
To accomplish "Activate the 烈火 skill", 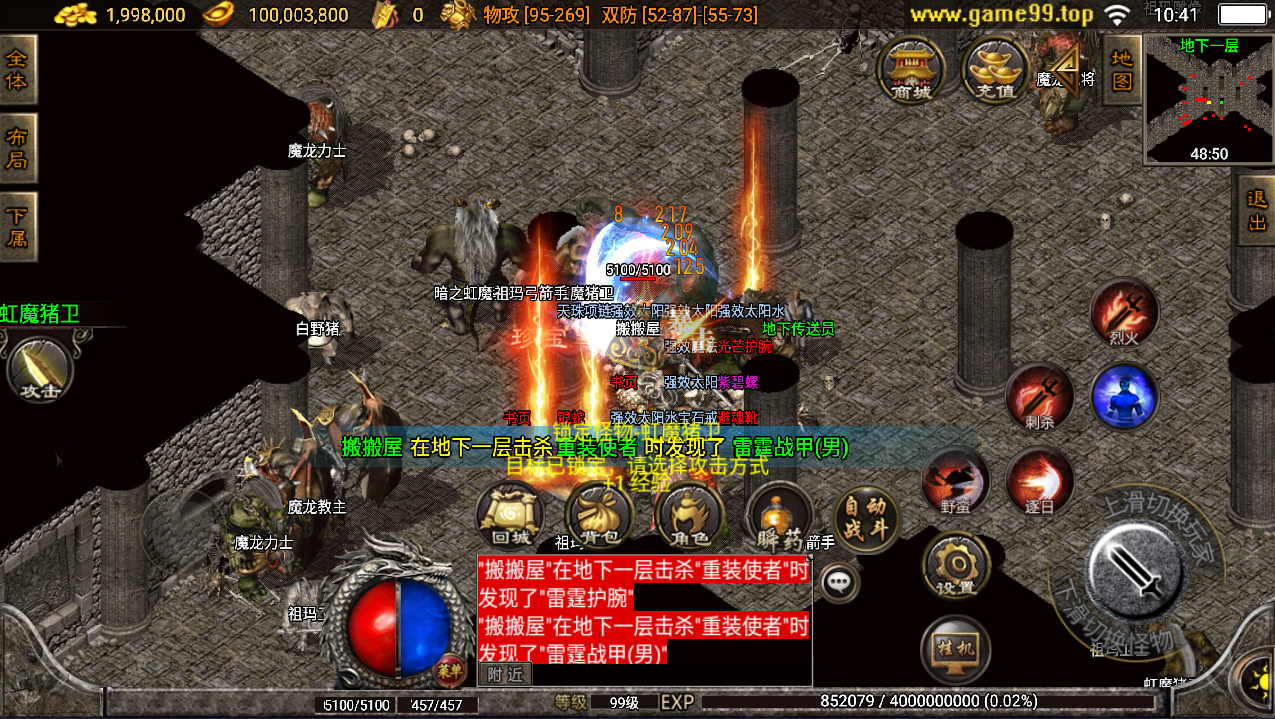I will [x=1124, y=312].
